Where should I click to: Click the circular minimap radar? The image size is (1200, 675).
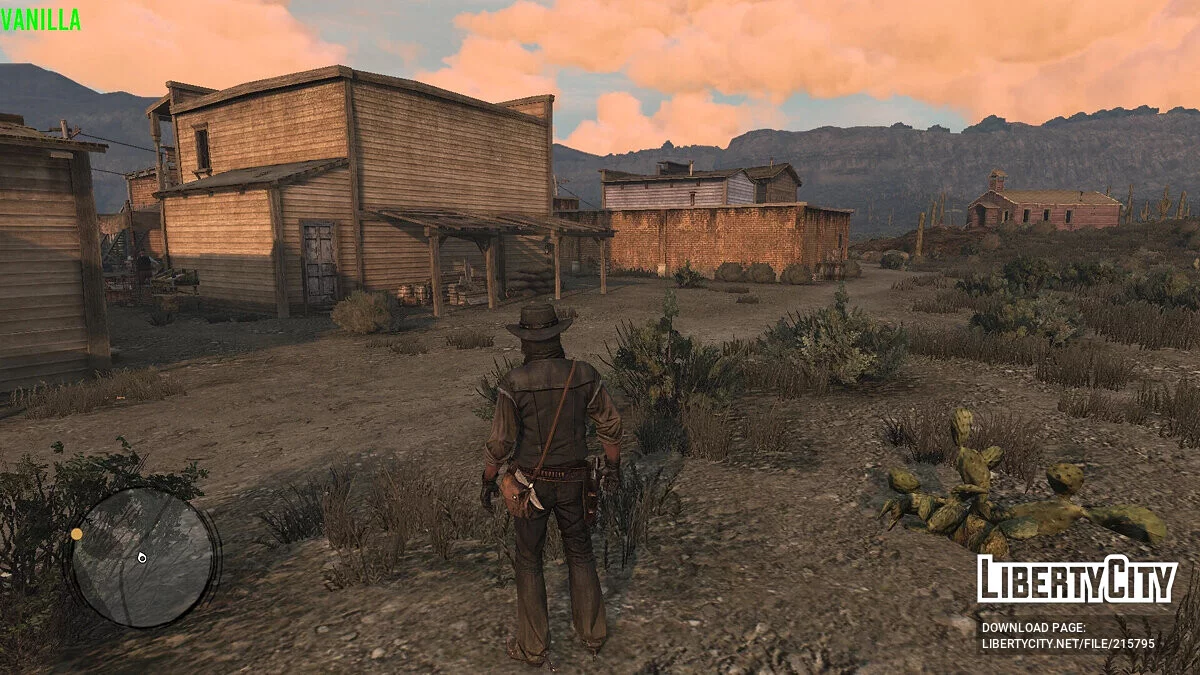[143, 557]
